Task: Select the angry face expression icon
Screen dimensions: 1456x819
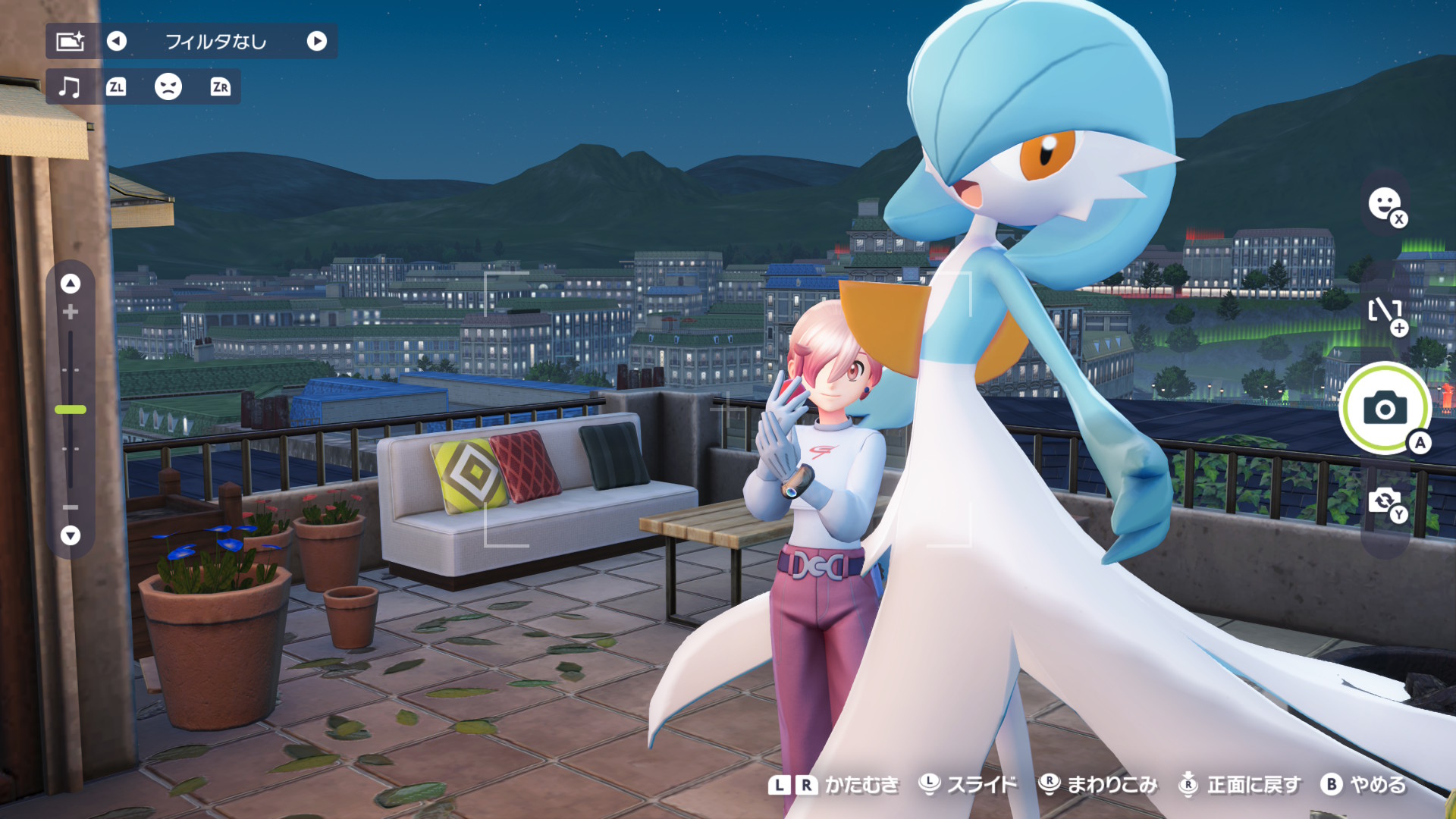Action: (x=168, y=86)
